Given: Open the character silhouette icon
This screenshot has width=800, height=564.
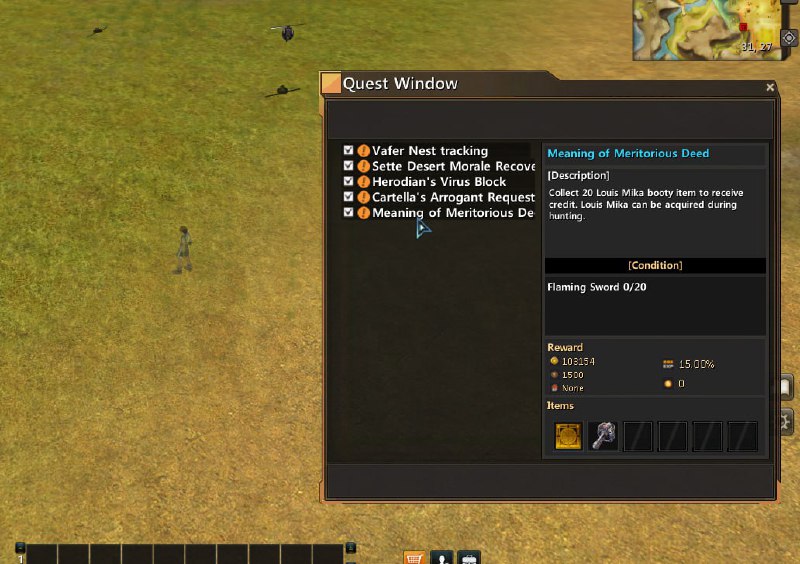Looking at the screenshot, I should click(441, 557).
